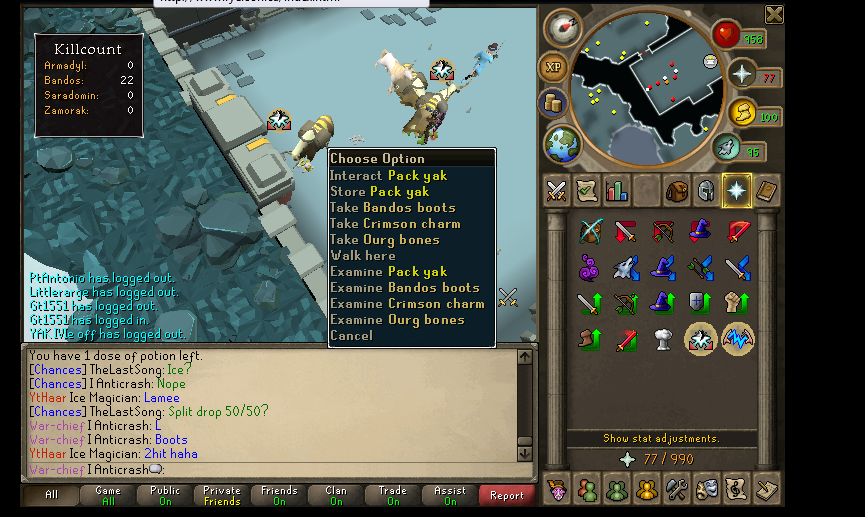Take Ourg bones from menu
Screen dimensions: 865x517
[x=384, y=240]
